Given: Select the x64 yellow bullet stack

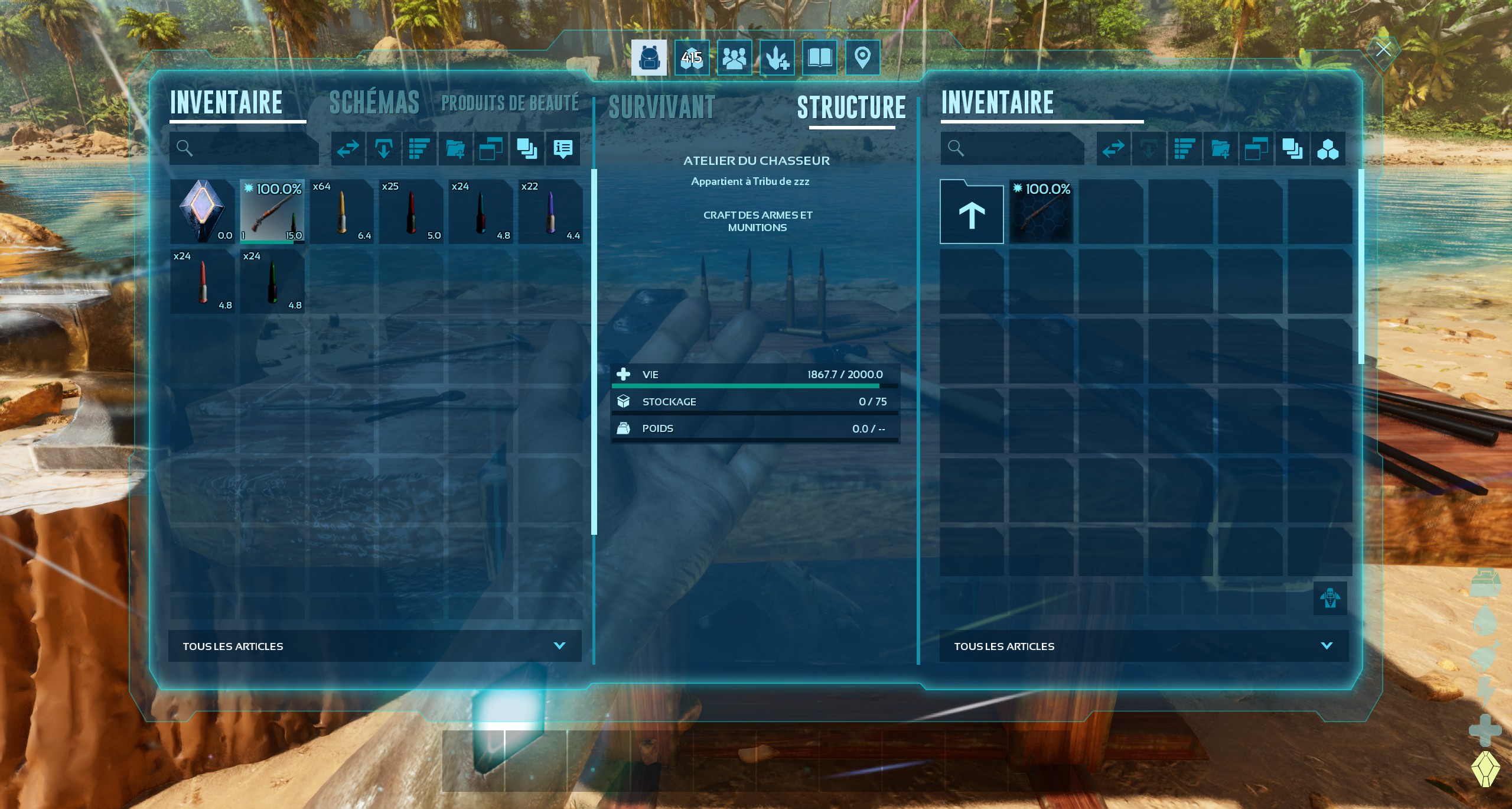Looking at the screenshot, I should click(342, 212).
